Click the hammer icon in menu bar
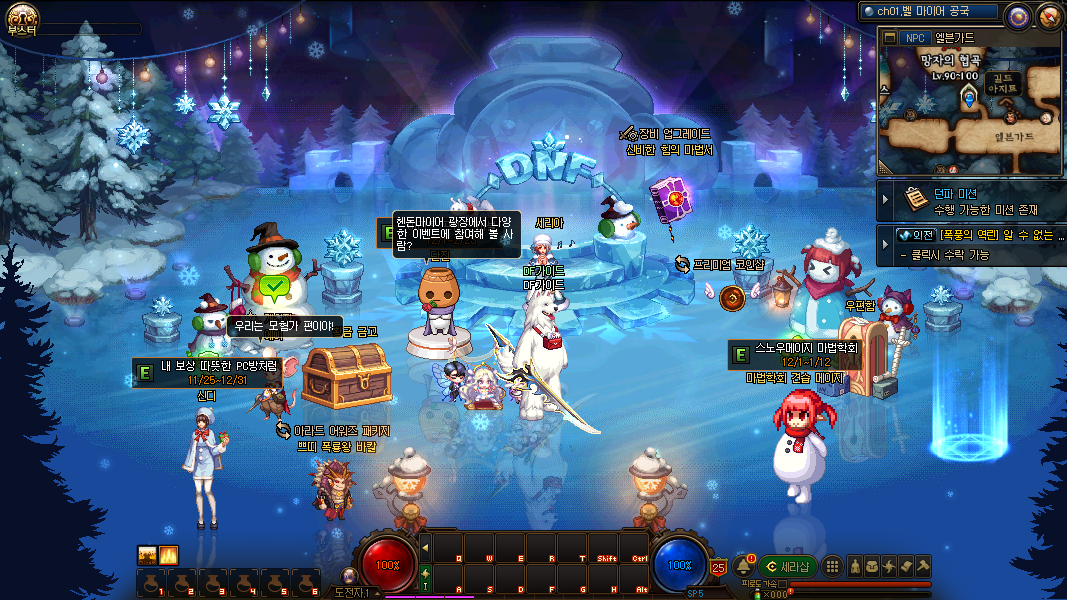Image resolution: width=1067 pixels, height=600 pixels. pos(923,566)
